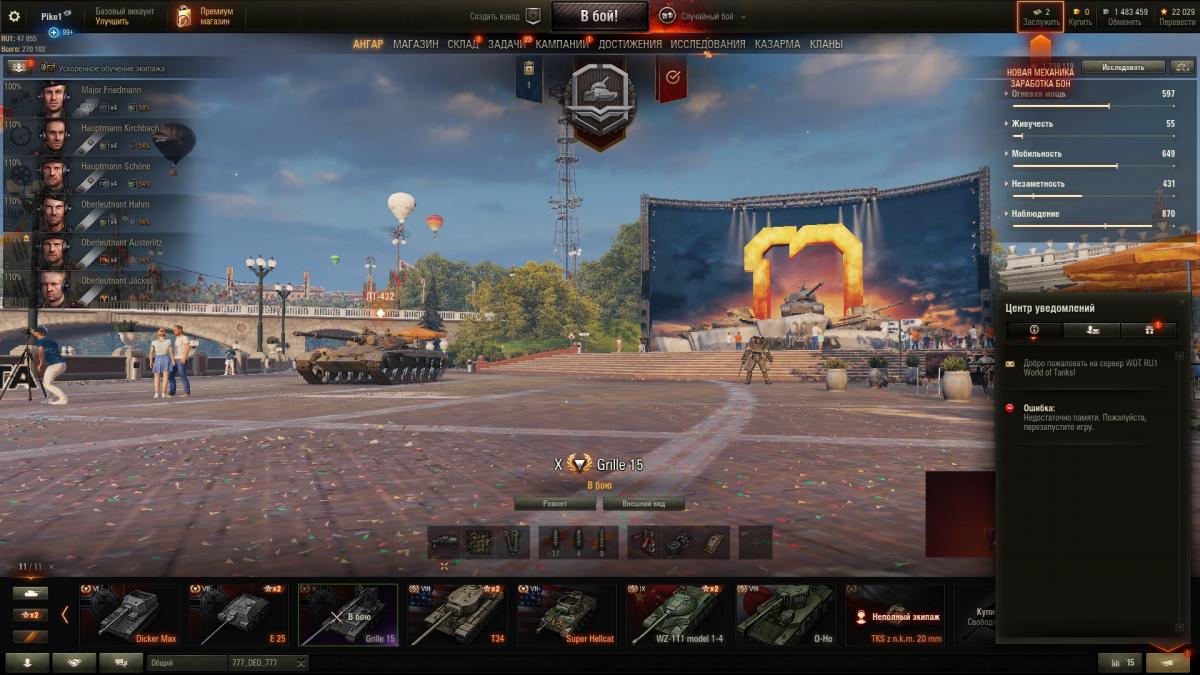Switch to the СКЛАД tab
This screenshot has width=1200, height=675.
[463, 44]
